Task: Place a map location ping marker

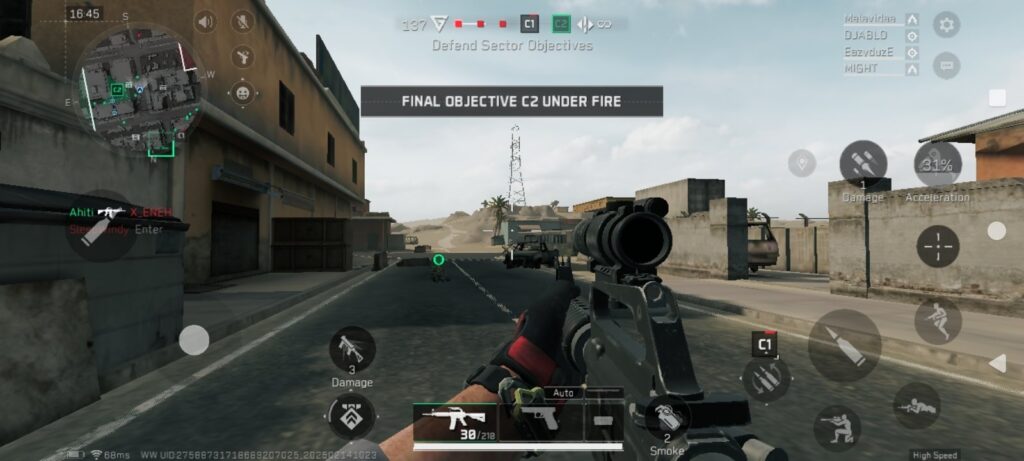Action: coord(801,163)
